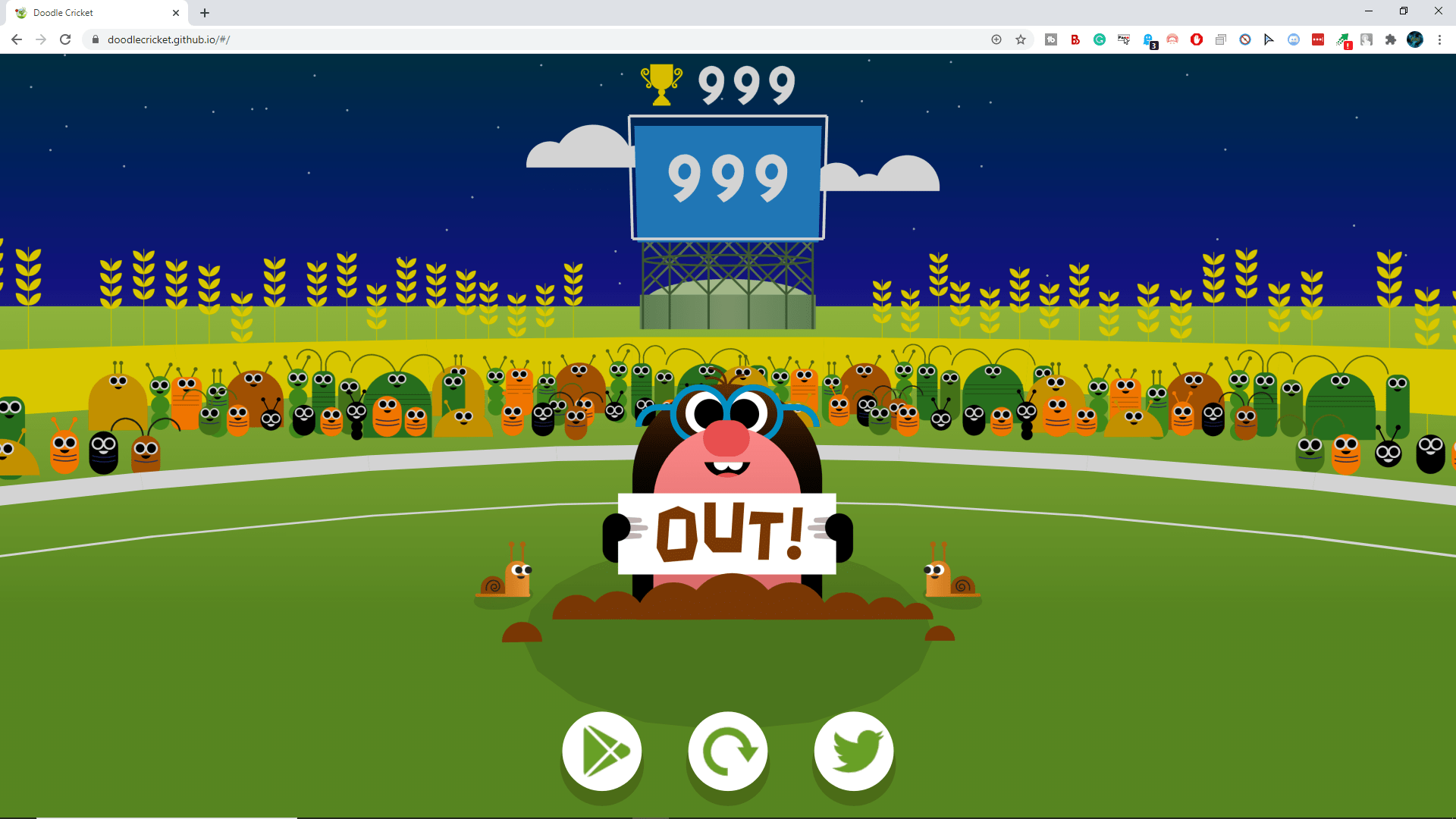Navigate back with the arrow button

[x=16, y=39]
